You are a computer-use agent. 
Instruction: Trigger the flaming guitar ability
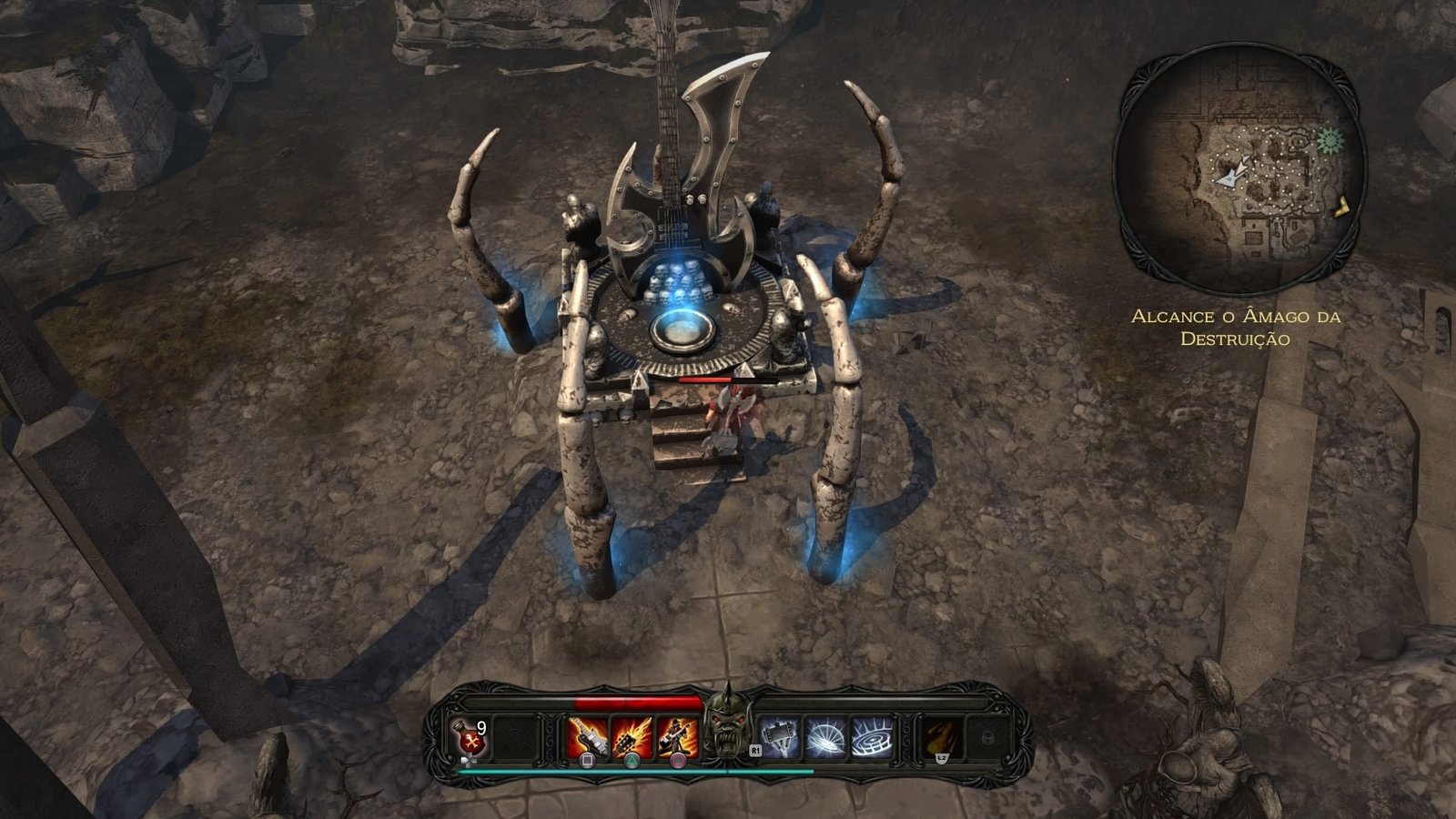[632, 737]
